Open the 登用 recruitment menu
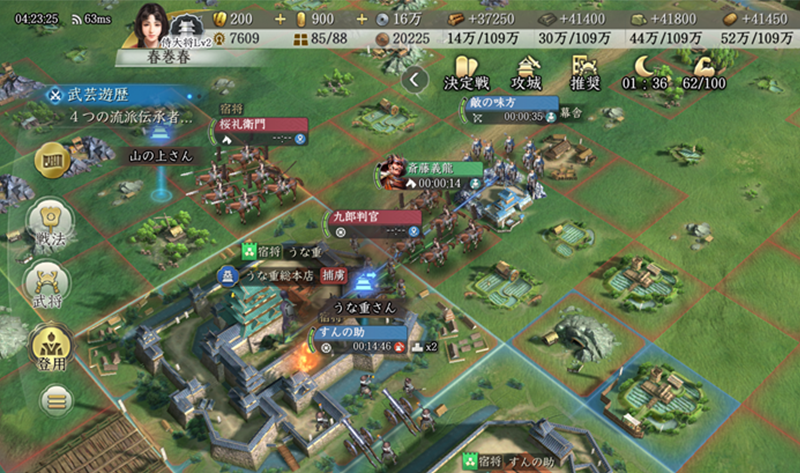Viewport: 800px width, 473px height. 47,345
